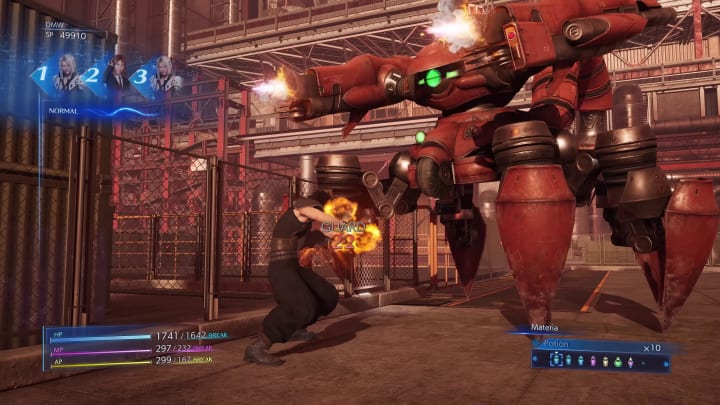Select DMW reel slot number 1 portrait

point(70,77)
